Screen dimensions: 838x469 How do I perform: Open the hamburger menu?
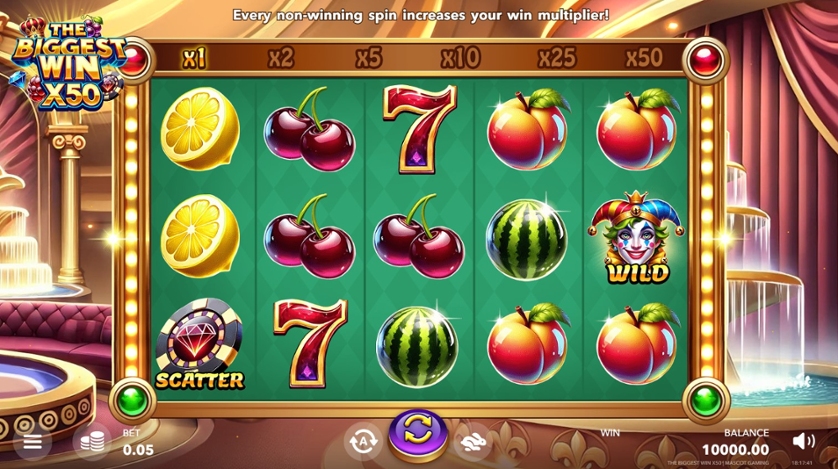tap(32, 441)
